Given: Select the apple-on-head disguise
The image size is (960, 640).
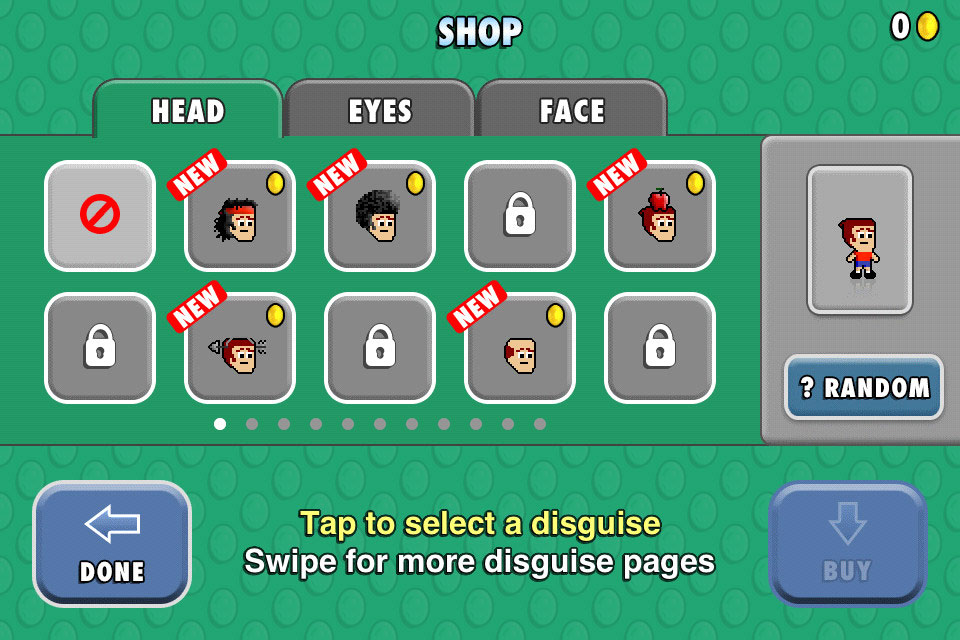Looking at the screenshot, I should [x=660, y=215].
